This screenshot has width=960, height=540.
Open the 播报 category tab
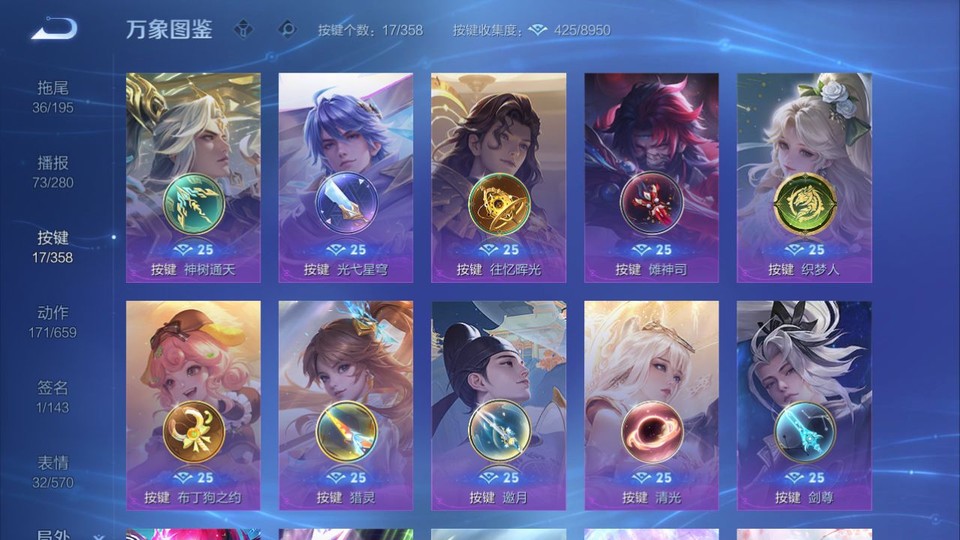pos(53,171)
